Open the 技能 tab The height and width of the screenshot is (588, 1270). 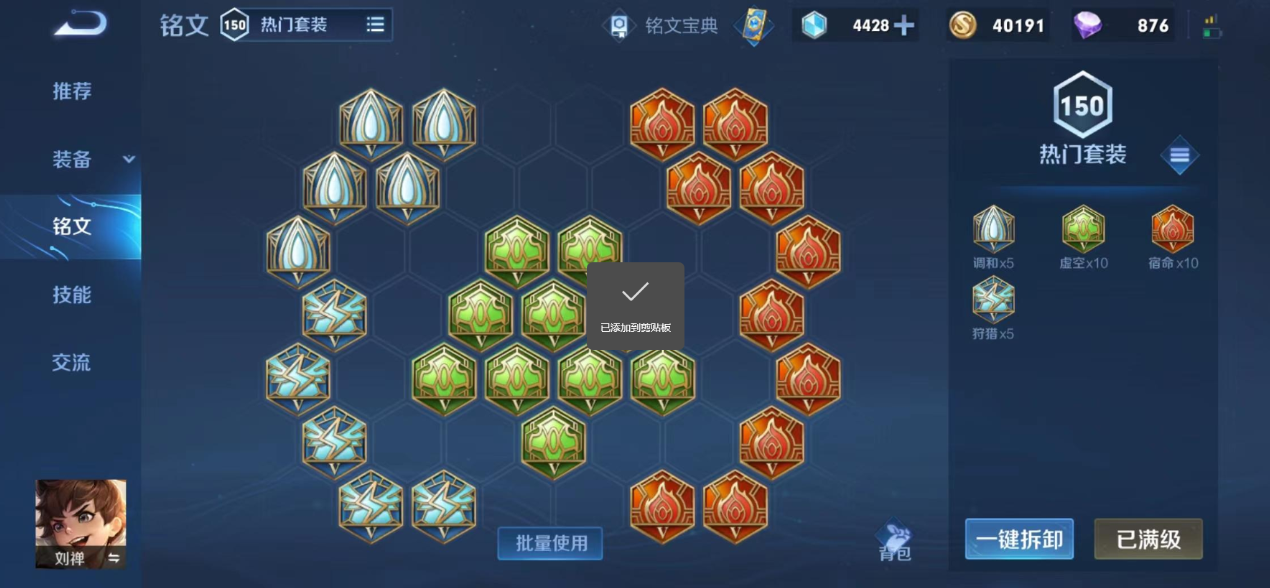(72, 295)
